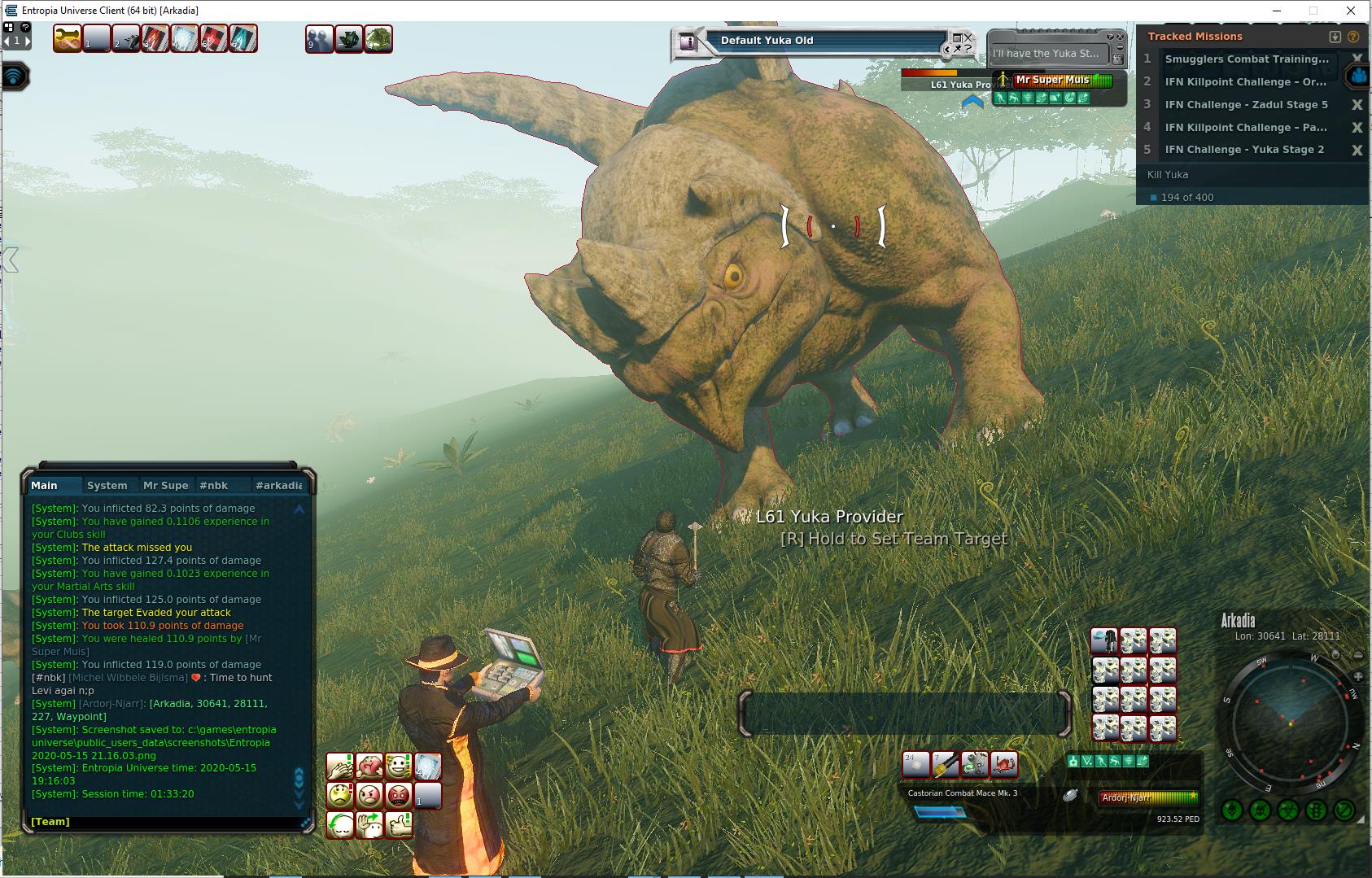Zoom in the radar with plus button
The image size is (1372, 878).
1357,676
